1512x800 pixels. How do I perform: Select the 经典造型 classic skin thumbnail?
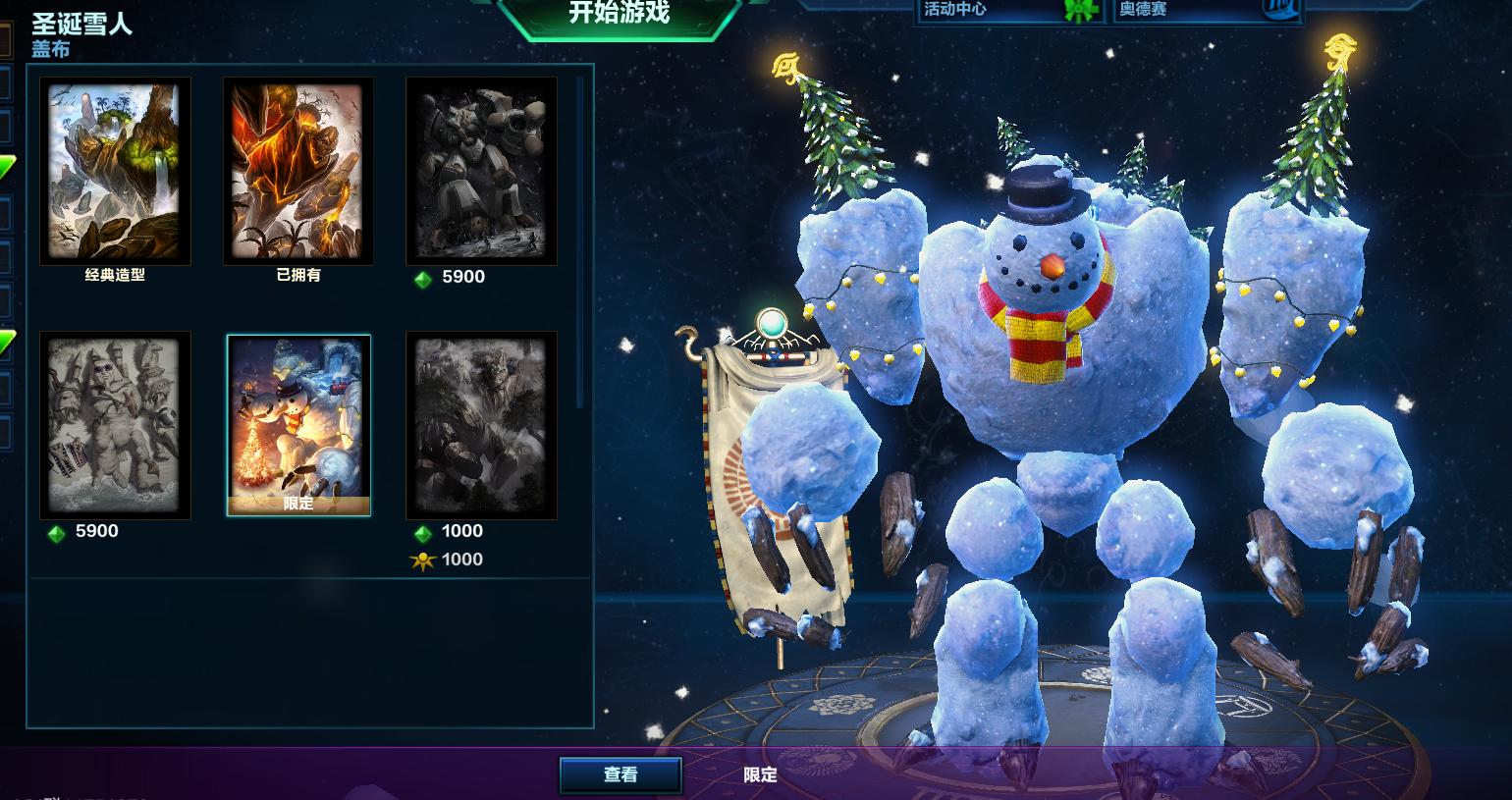115,172
